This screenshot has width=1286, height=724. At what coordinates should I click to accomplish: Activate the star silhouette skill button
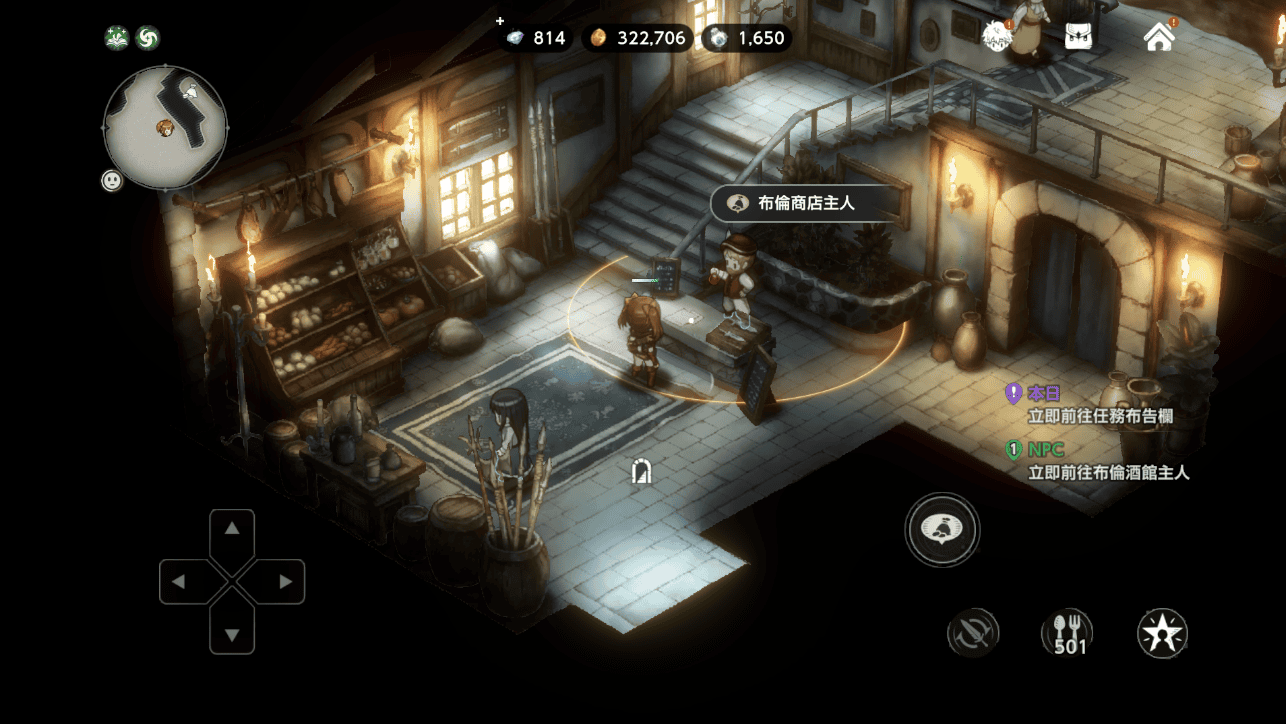point(1162,633)
